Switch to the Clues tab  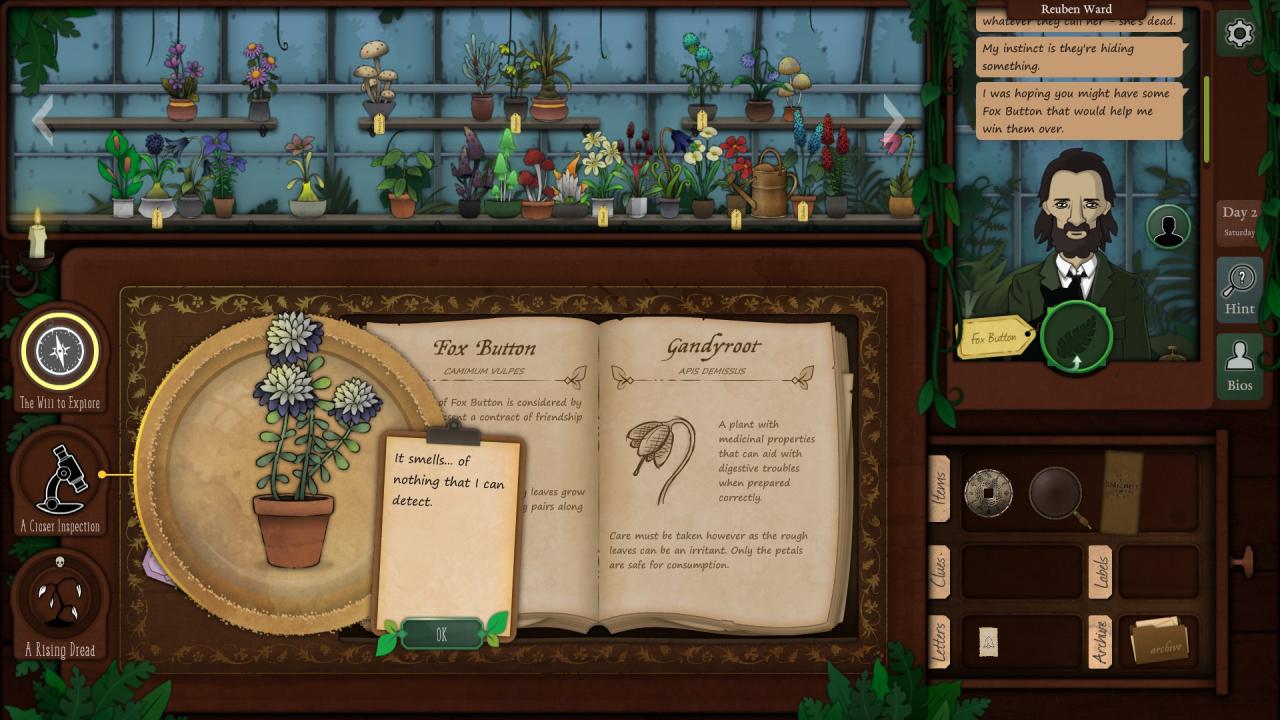tap(939, 572)
